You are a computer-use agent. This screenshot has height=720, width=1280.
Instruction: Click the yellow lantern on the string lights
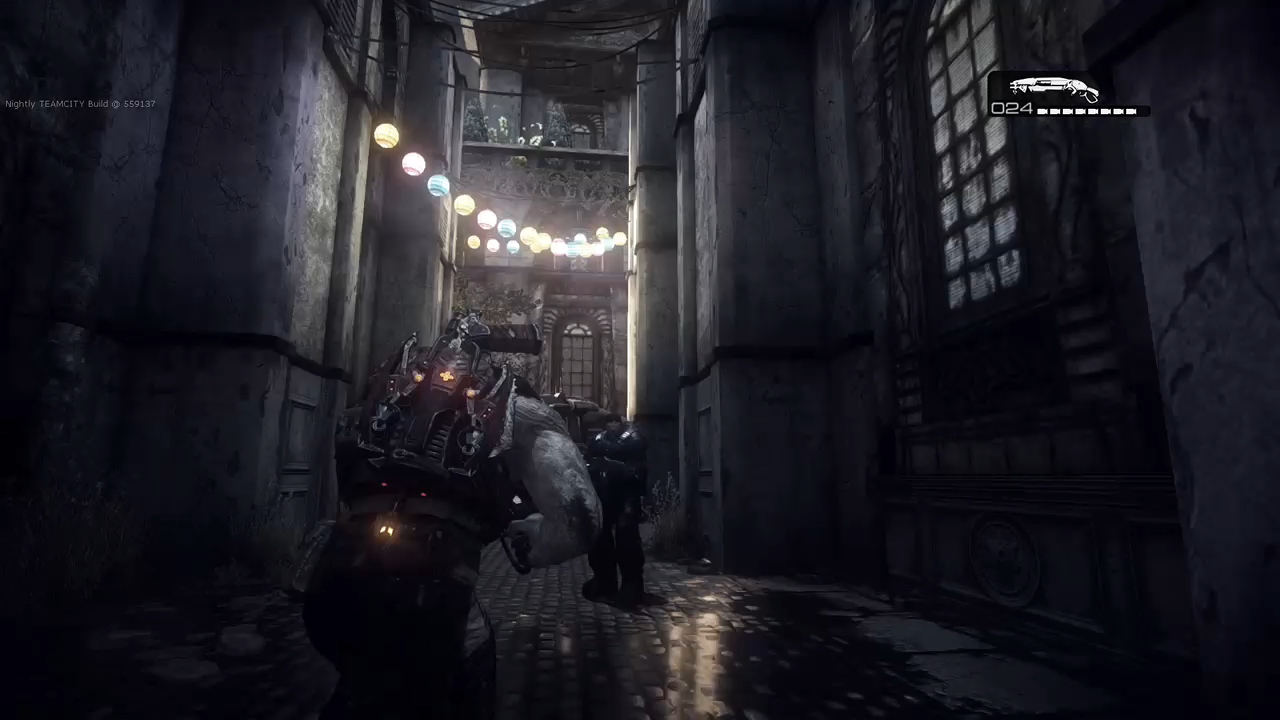(x=387, y=133)
